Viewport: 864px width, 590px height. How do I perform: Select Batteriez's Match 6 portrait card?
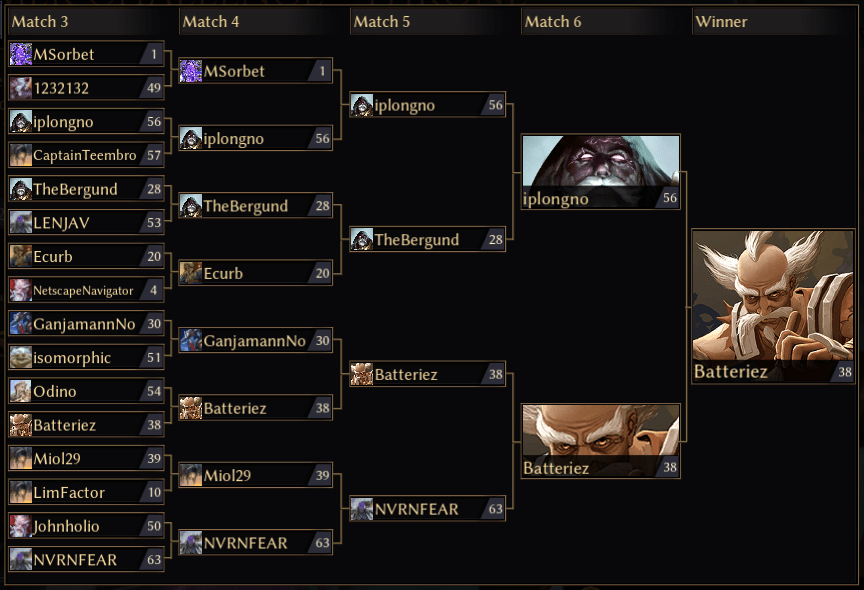(x=600, y=441)
